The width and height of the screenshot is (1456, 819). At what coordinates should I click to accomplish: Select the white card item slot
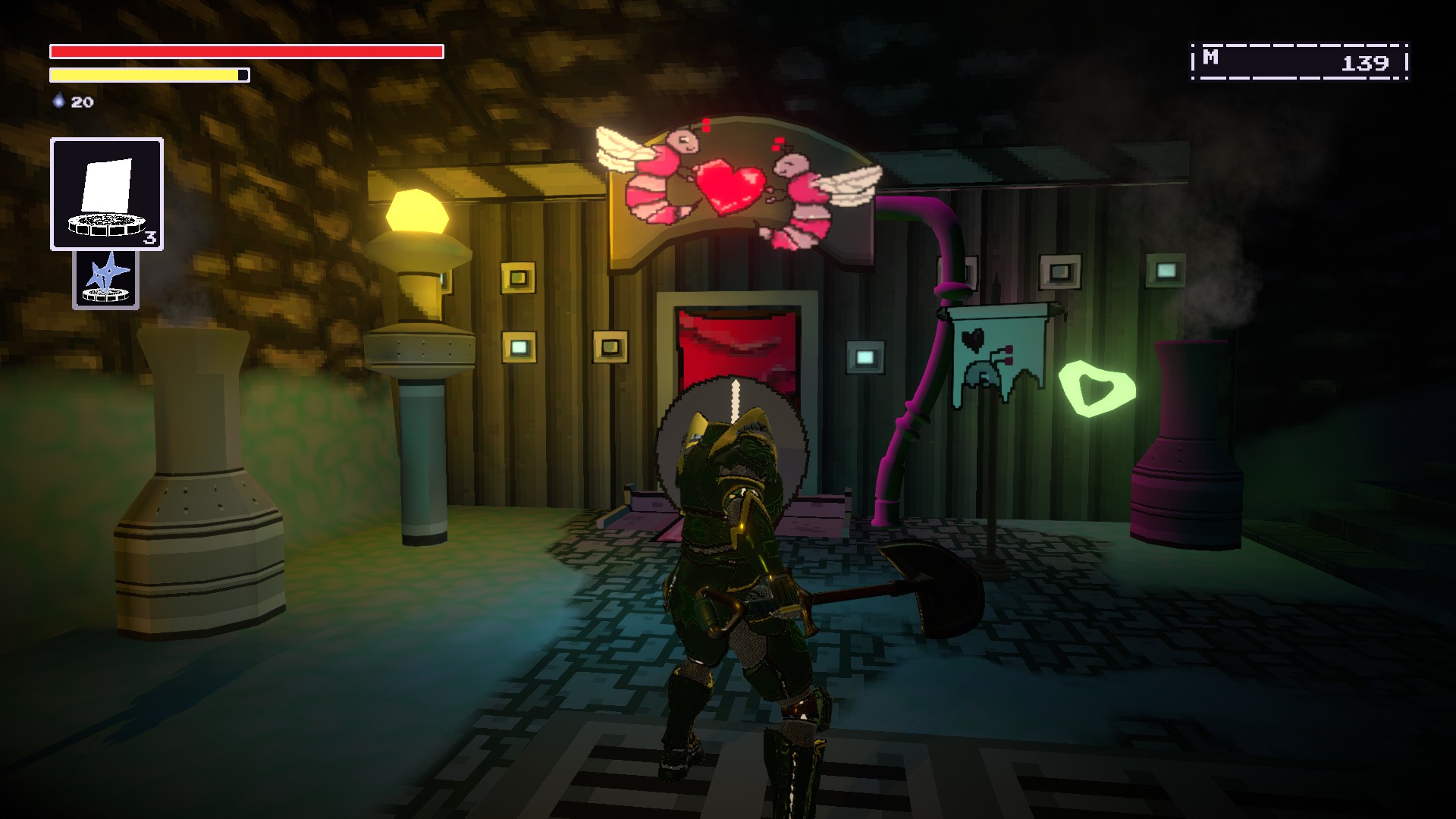point(107,194)
